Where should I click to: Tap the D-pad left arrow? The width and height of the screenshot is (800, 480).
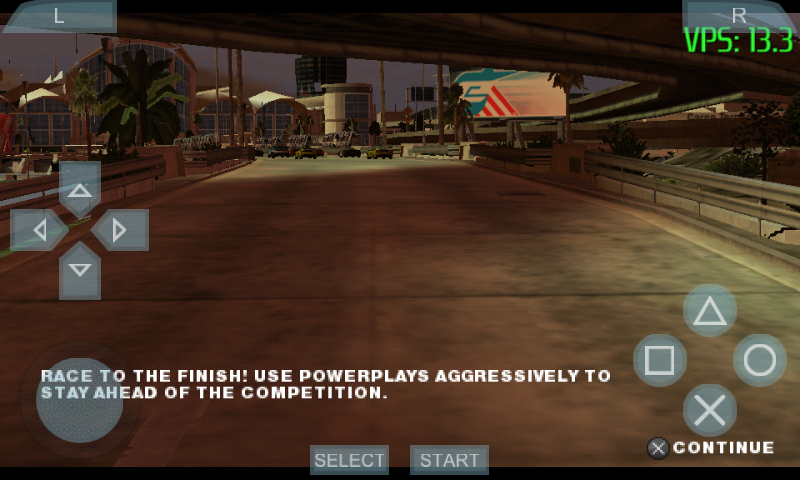[38, 231]
